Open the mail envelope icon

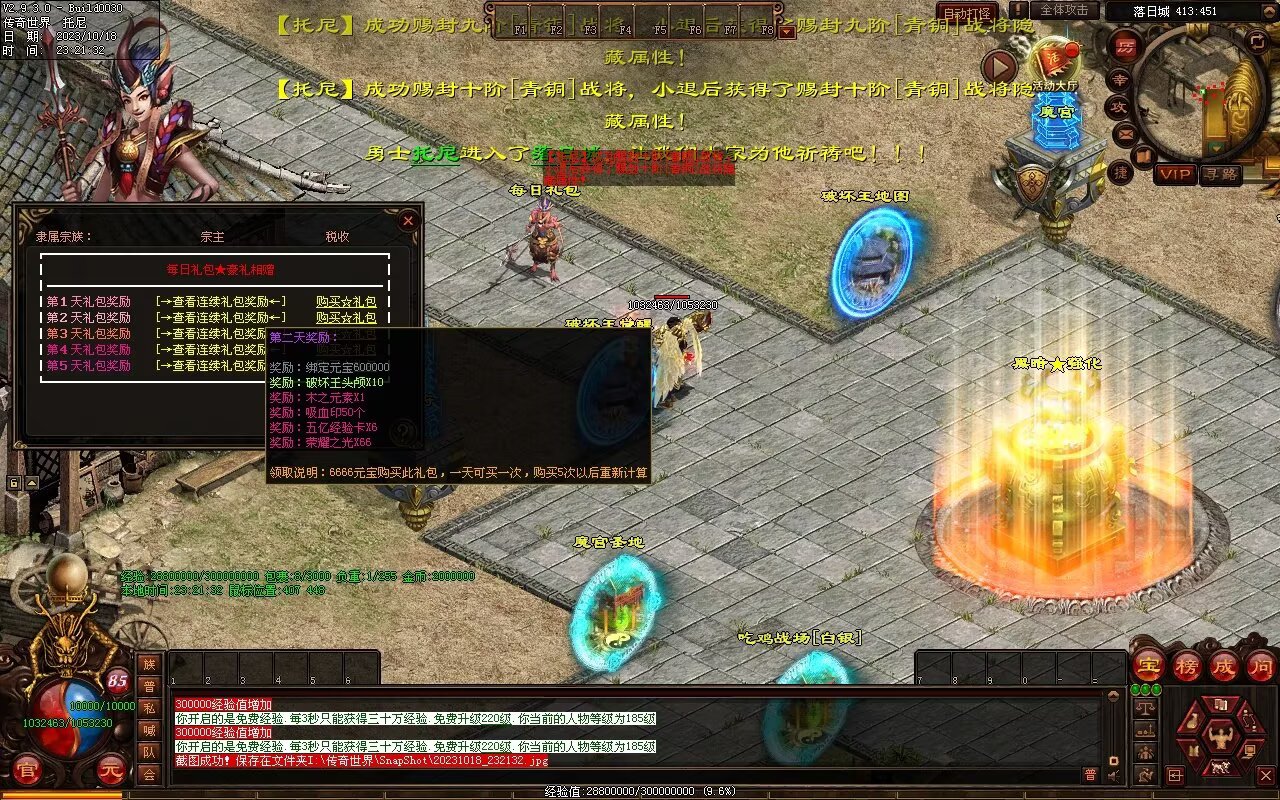tap(1127, 132)
